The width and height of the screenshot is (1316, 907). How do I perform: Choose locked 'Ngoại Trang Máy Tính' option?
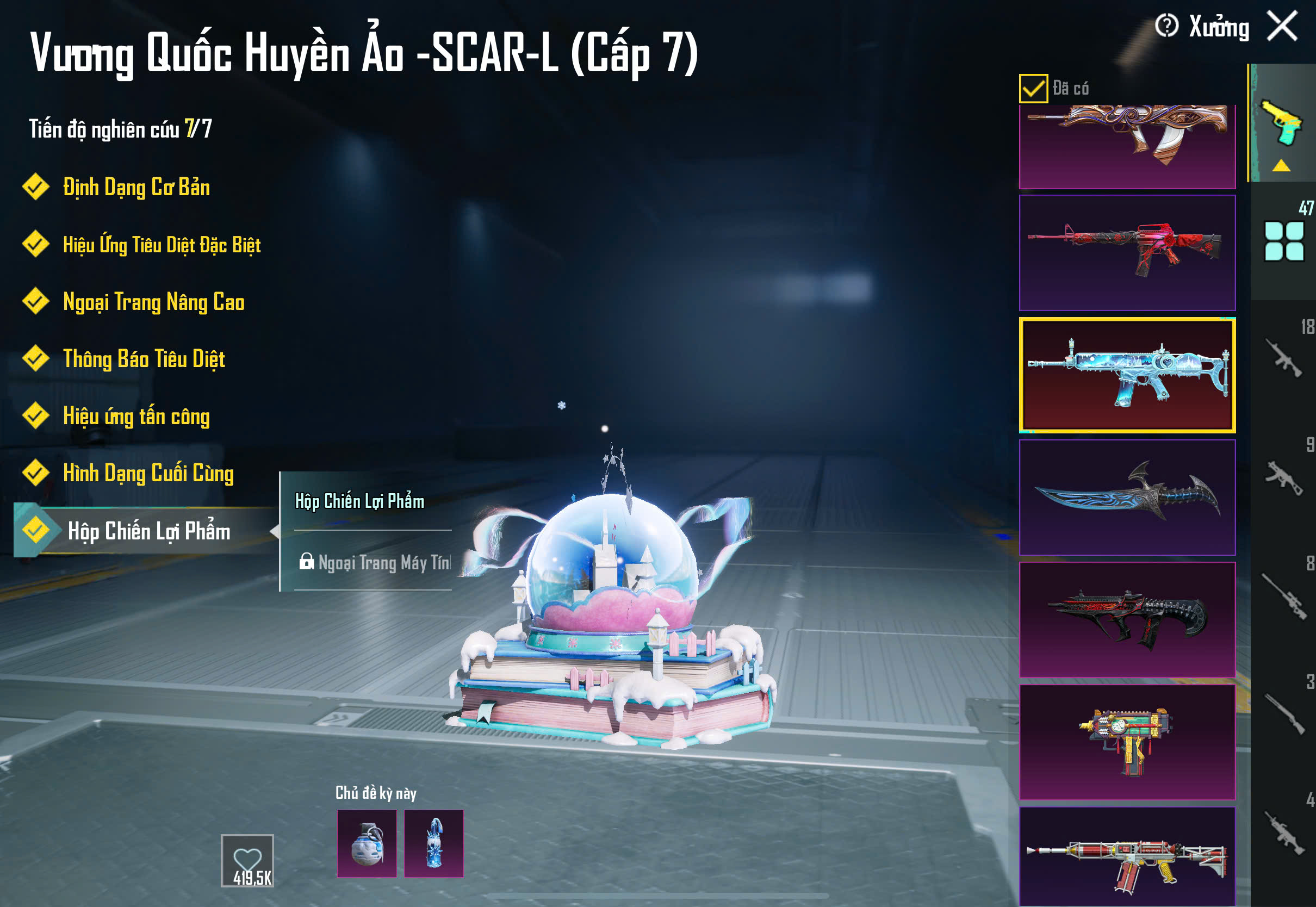375,562
